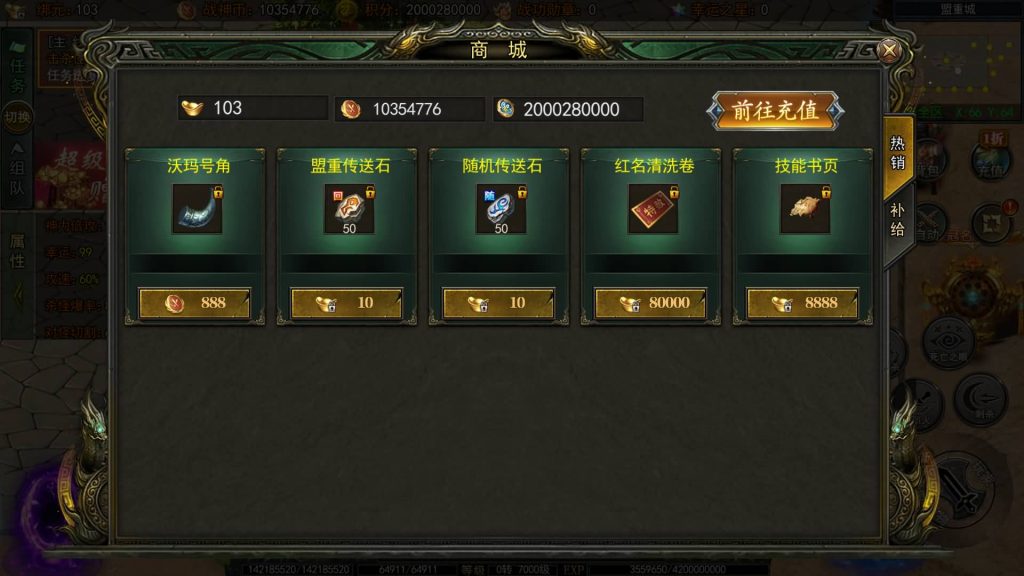This screenshot has width=1024, height=576.
Task: Open the 任务 quest tab
Action: pos(17,74)
